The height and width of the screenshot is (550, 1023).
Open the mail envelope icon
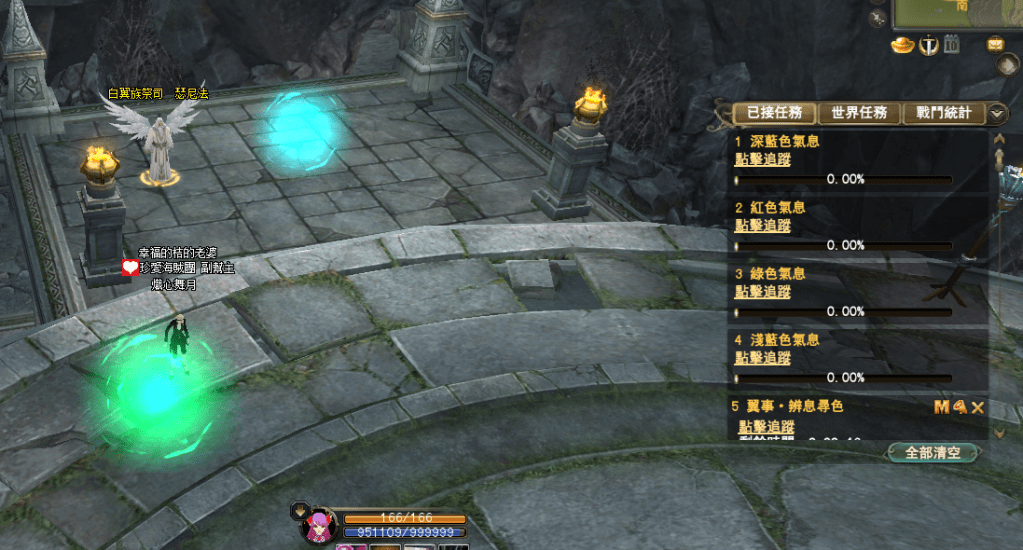coord(995,44)
